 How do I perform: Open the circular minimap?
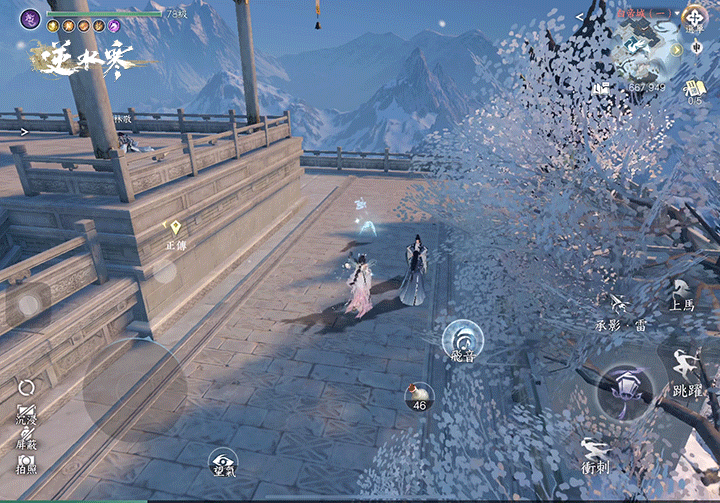click(643, 50)
